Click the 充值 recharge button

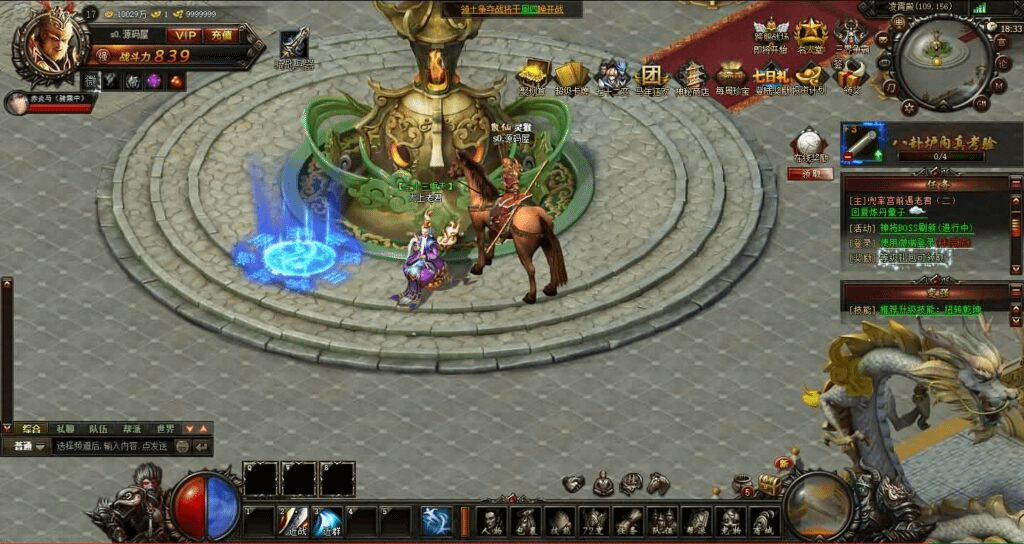point(221,35)
